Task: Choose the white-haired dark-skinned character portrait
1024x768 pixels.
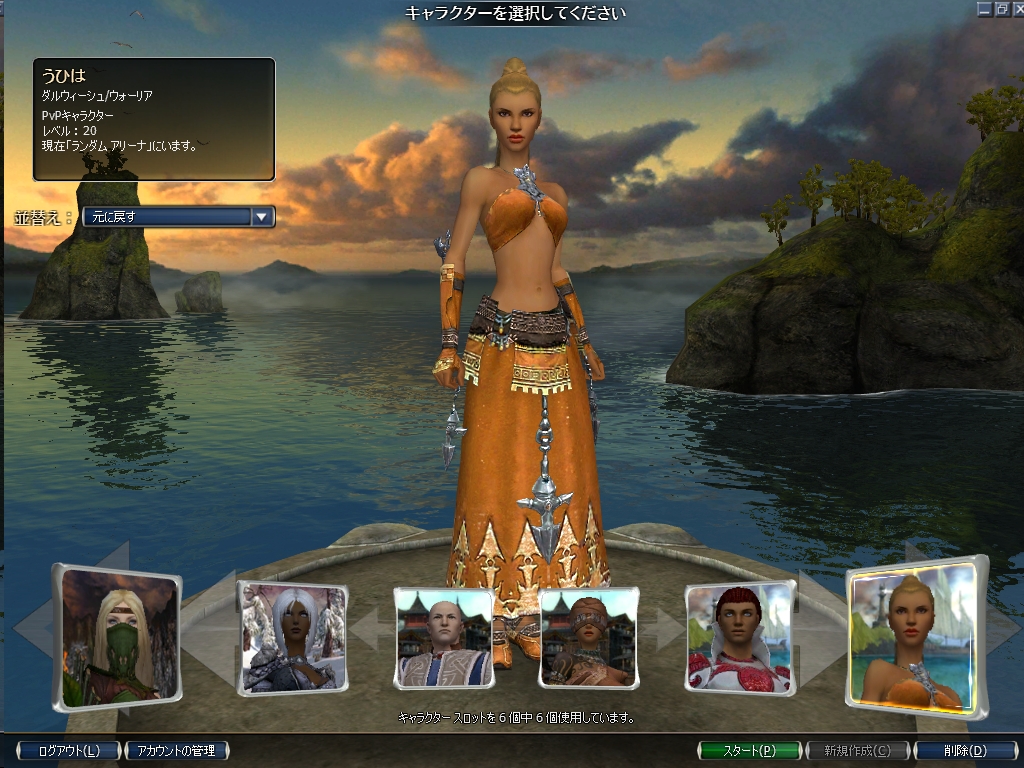Action: (292, 638)
